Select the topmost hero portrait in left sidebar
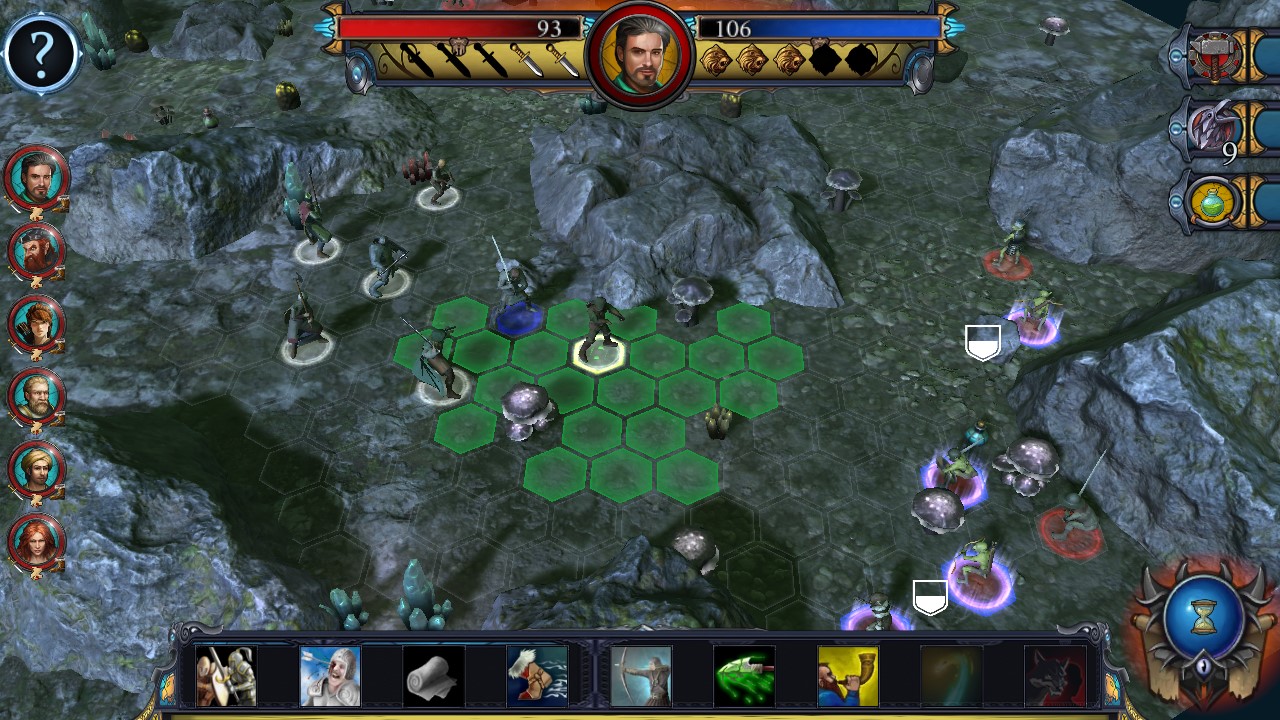Image resolution: width=1280 pixels, height=720 pixels. tap(37, 178)
